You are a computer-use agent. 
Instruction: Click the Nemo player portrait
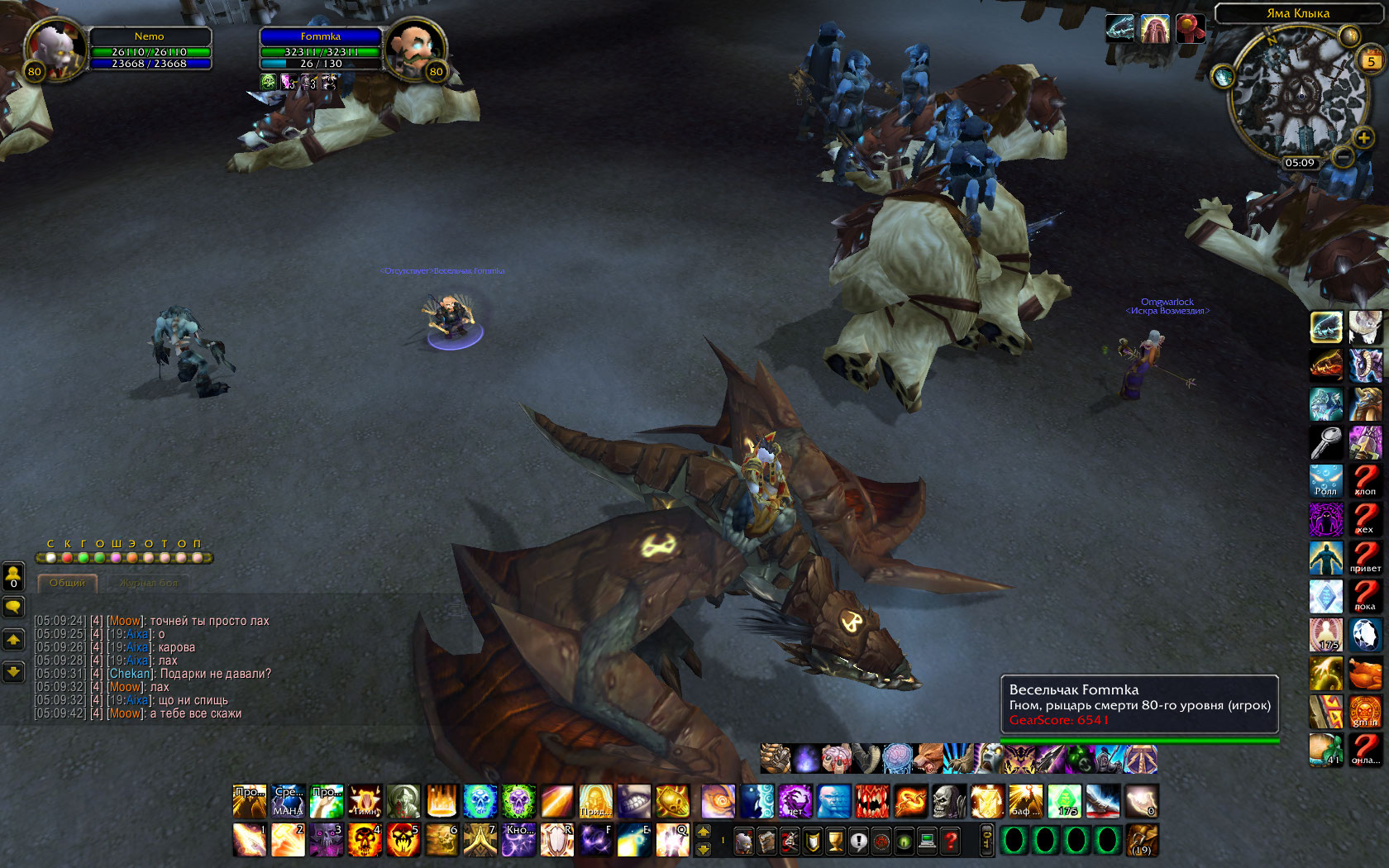coord(55,48)
